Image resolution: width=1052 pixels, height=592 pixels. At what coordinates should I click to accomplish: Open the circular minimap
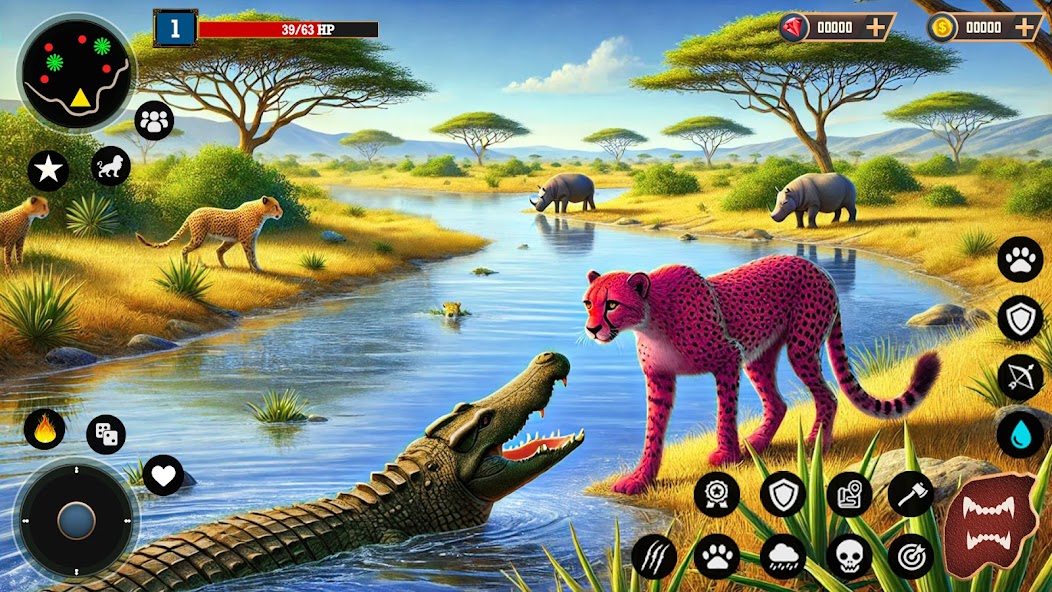(x=76, y=72)
